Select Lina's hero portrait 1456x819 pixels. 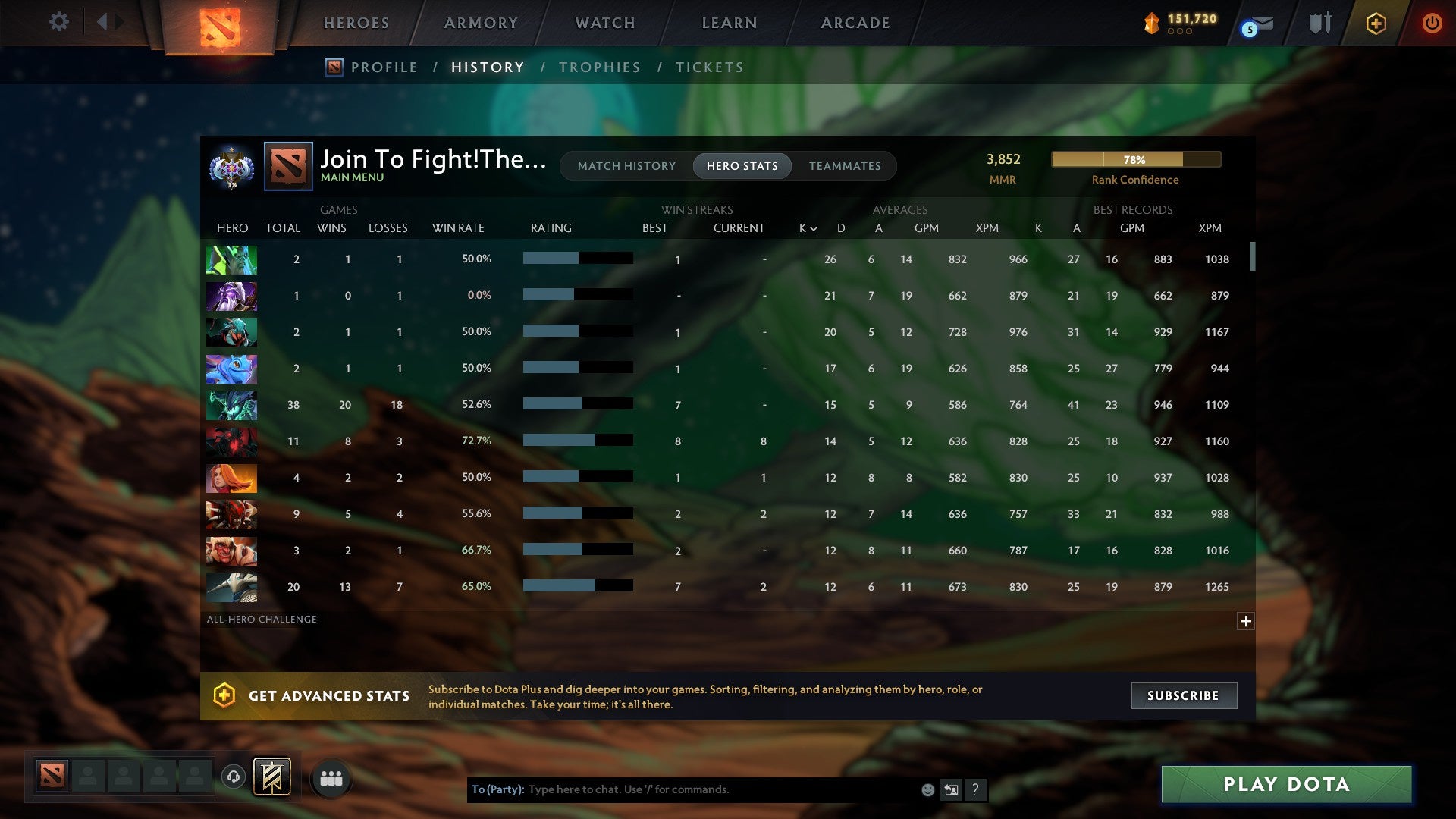pos(231,478)
